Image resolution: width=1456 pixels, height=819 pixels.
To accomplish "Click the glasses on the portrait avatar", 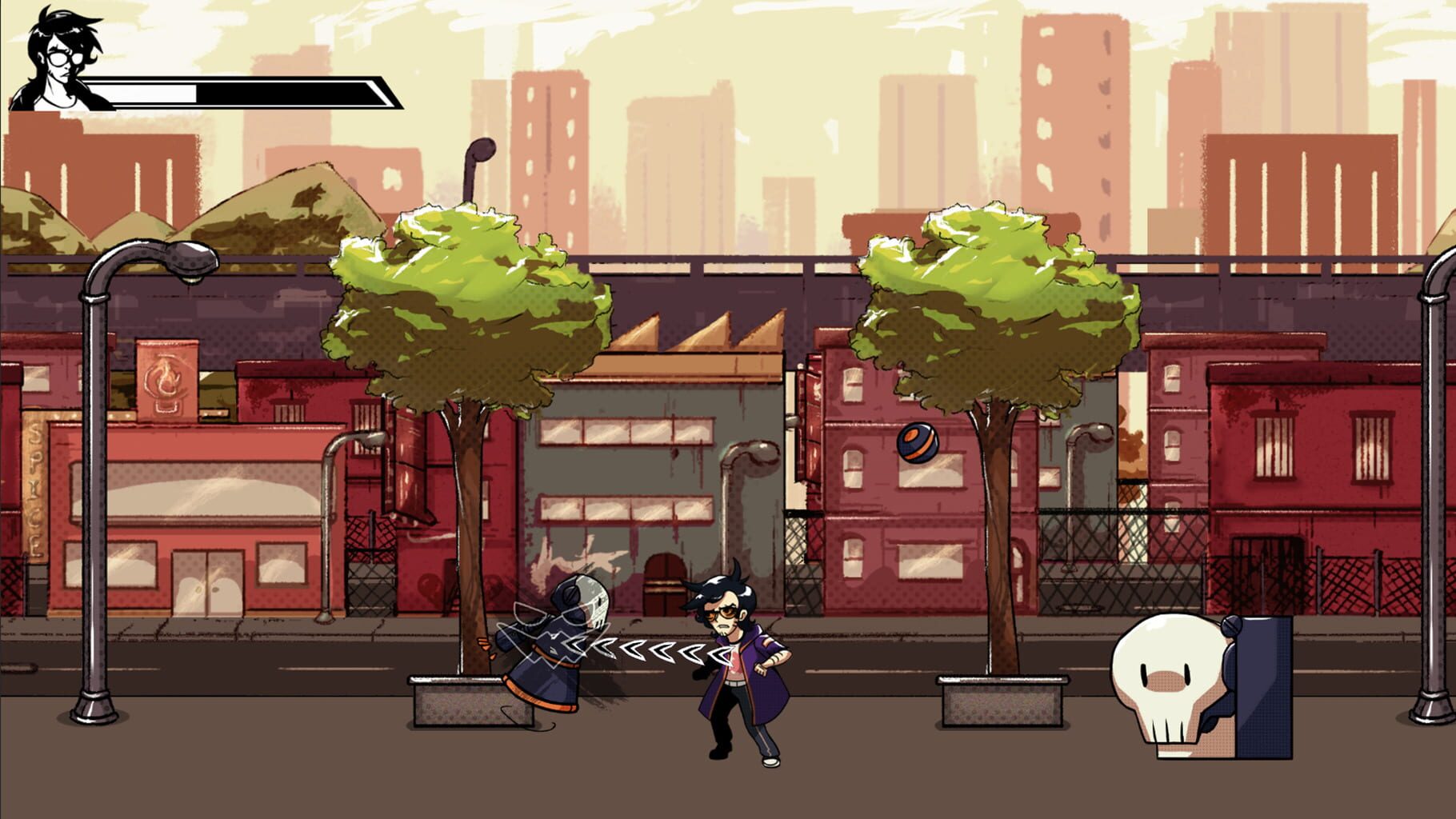I will pos(62,60).
